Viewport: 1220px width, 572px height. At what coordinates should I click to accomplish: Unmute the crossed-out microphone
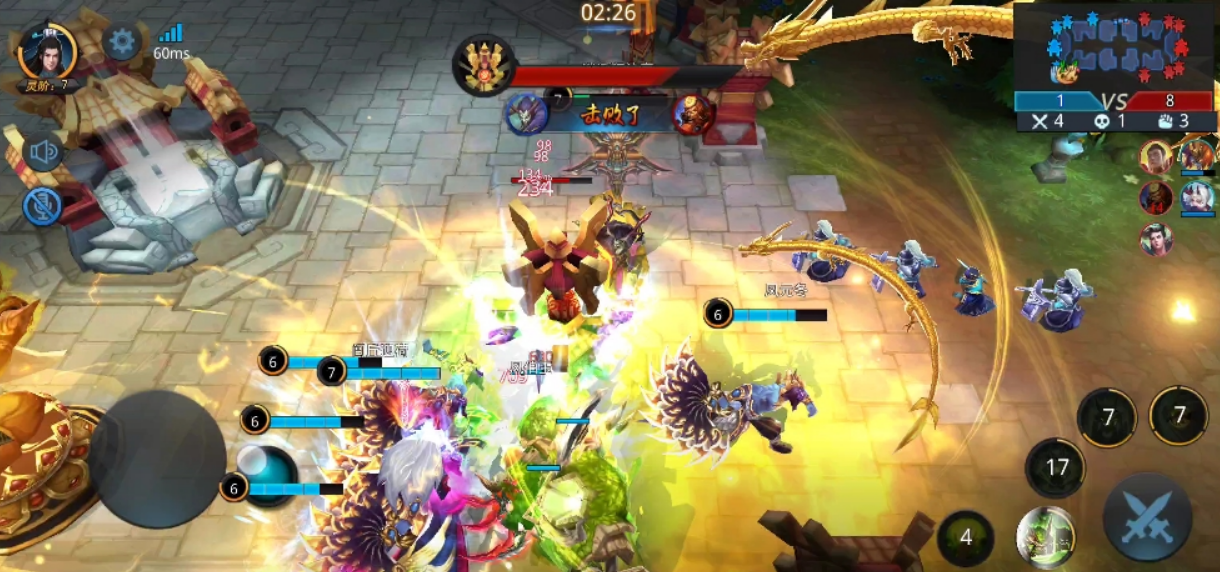[41, 206]
